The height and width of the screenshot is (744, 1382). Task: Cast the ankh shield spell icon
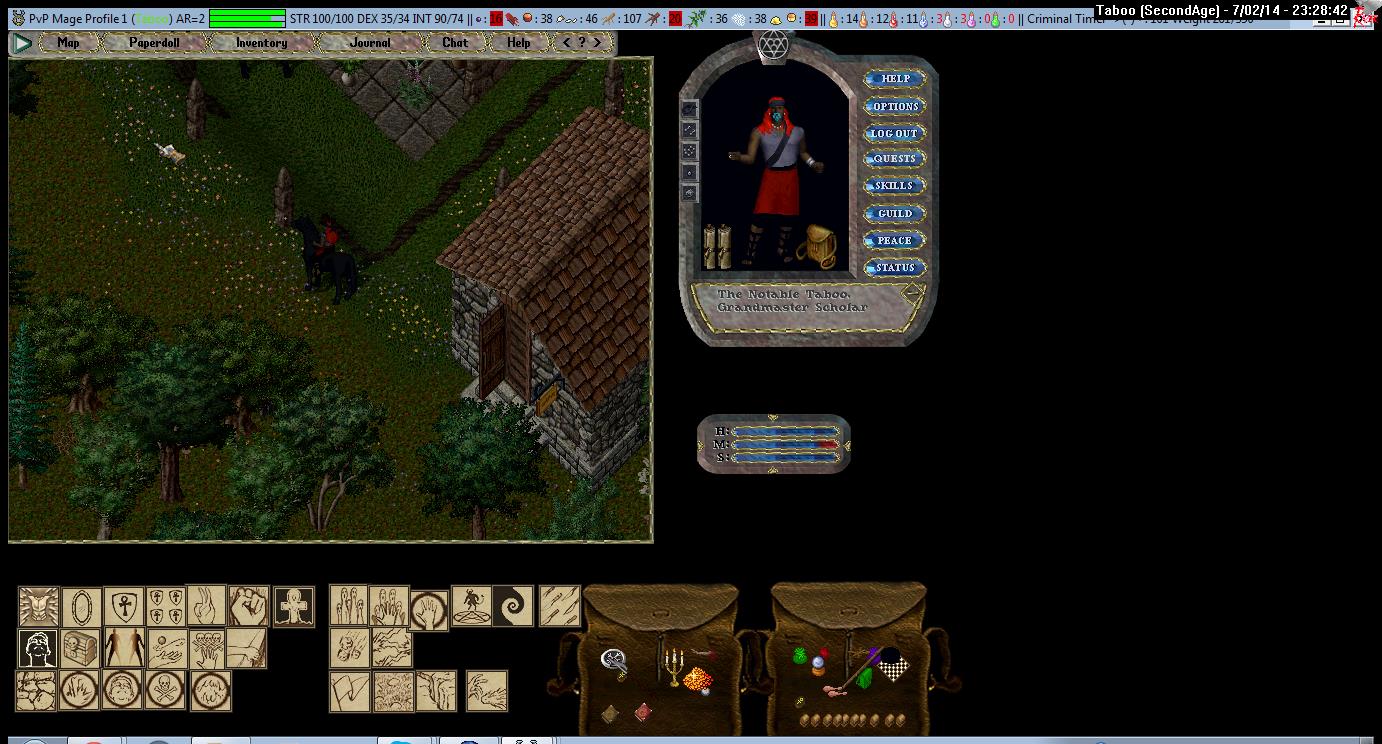pos(124,606)
